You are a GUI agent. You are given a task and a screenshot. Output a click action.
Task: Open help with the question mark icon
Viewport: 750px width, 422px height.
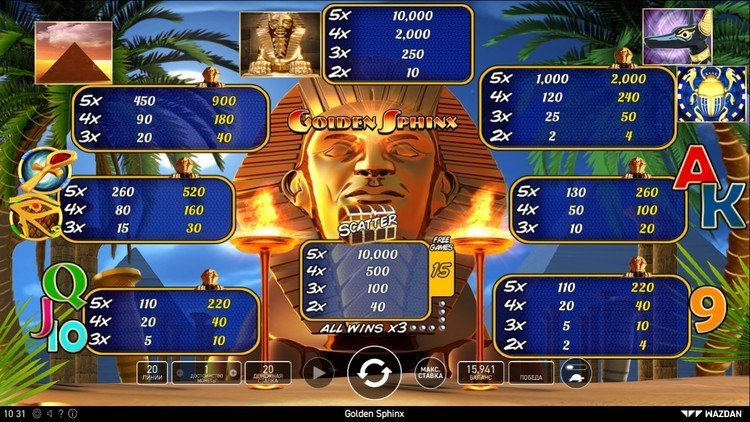click(x=61, y=413)
